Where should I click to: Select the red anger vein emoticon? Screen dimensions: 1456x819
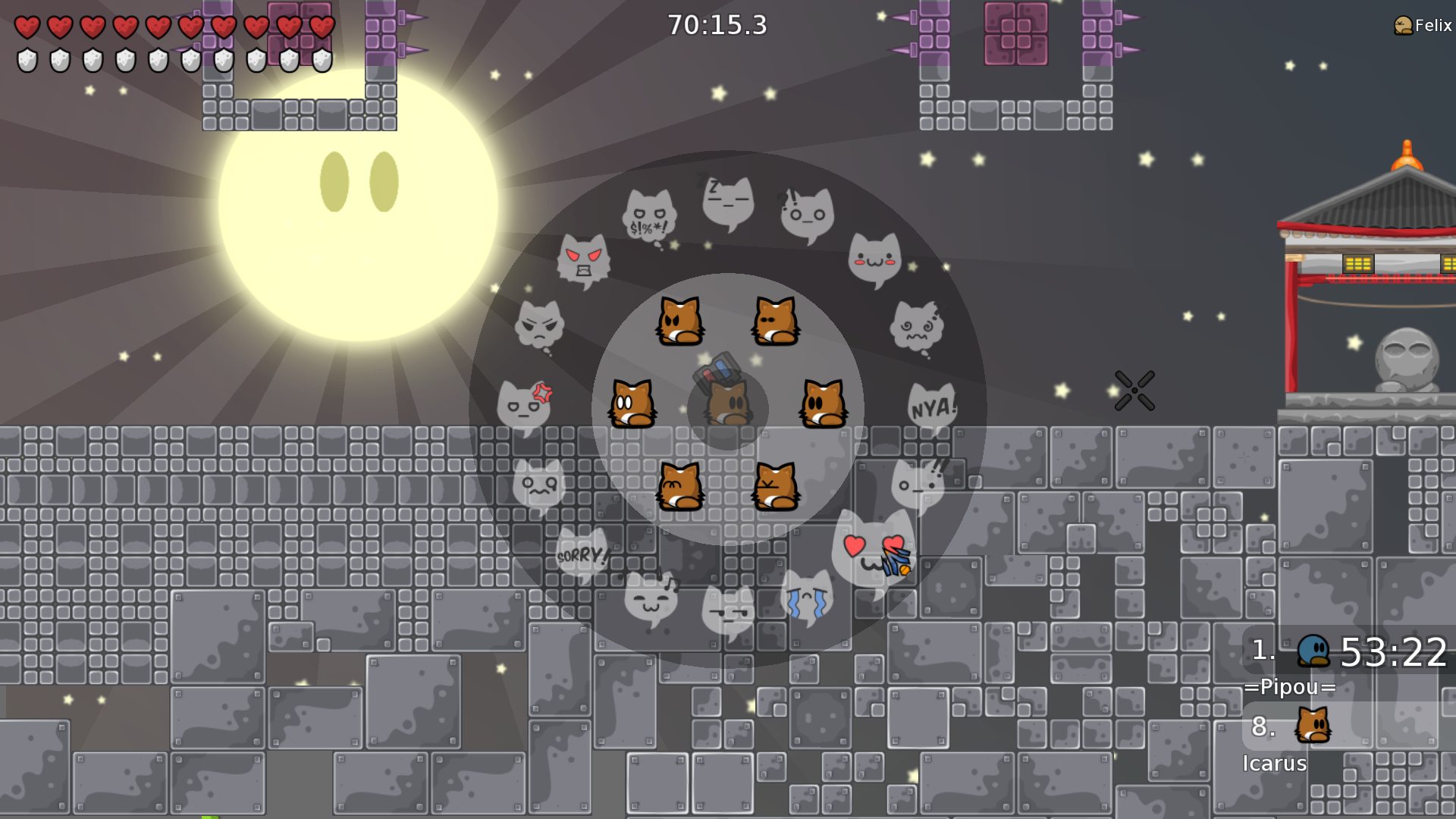click(x=524, y=406)
